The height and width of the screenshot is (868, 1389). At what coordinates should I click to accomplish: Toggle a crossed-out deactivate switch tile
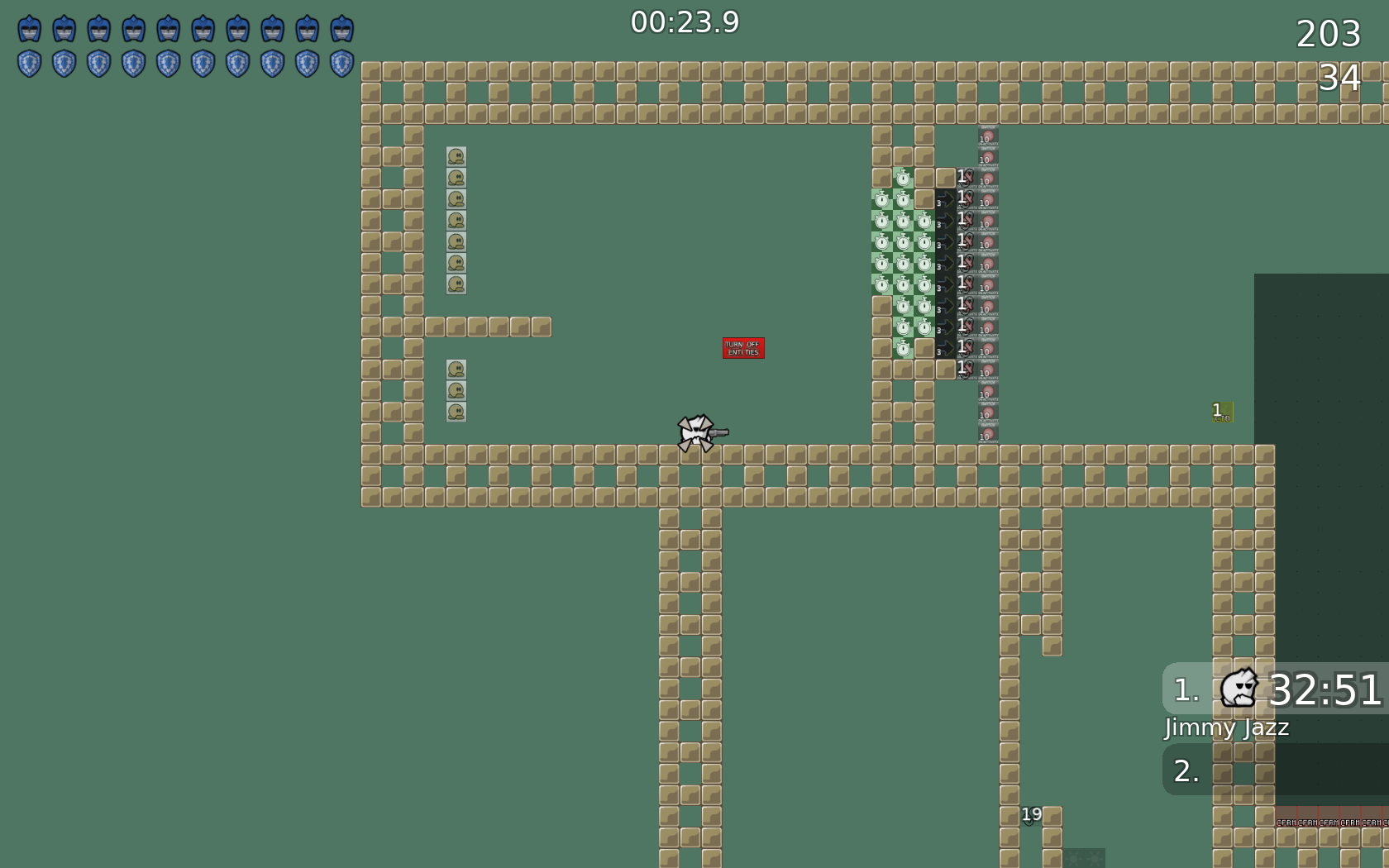coord(963,219)
